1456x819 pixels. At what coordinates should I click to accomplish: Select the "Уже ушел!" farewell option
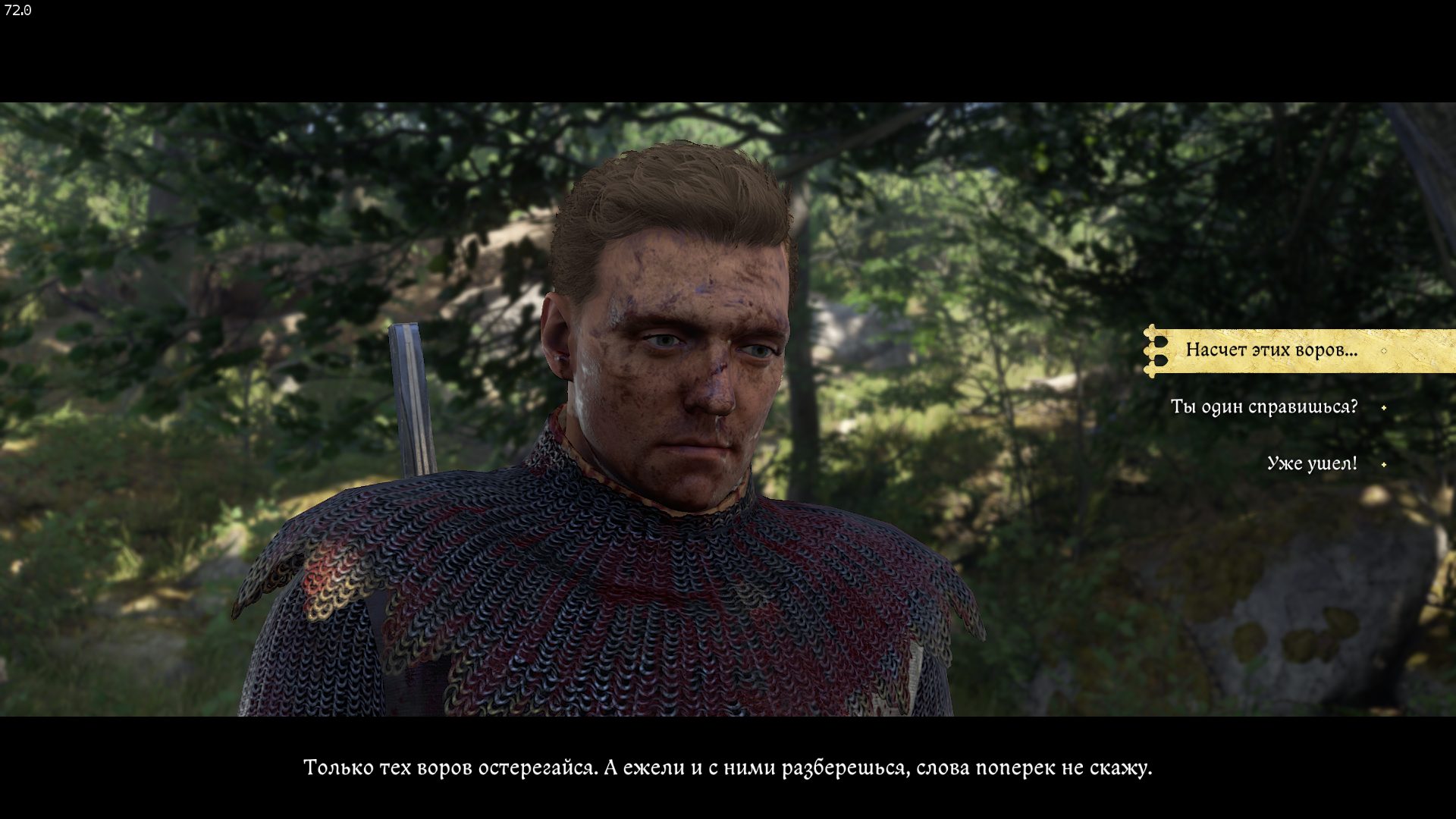(x=1312, y=463)
